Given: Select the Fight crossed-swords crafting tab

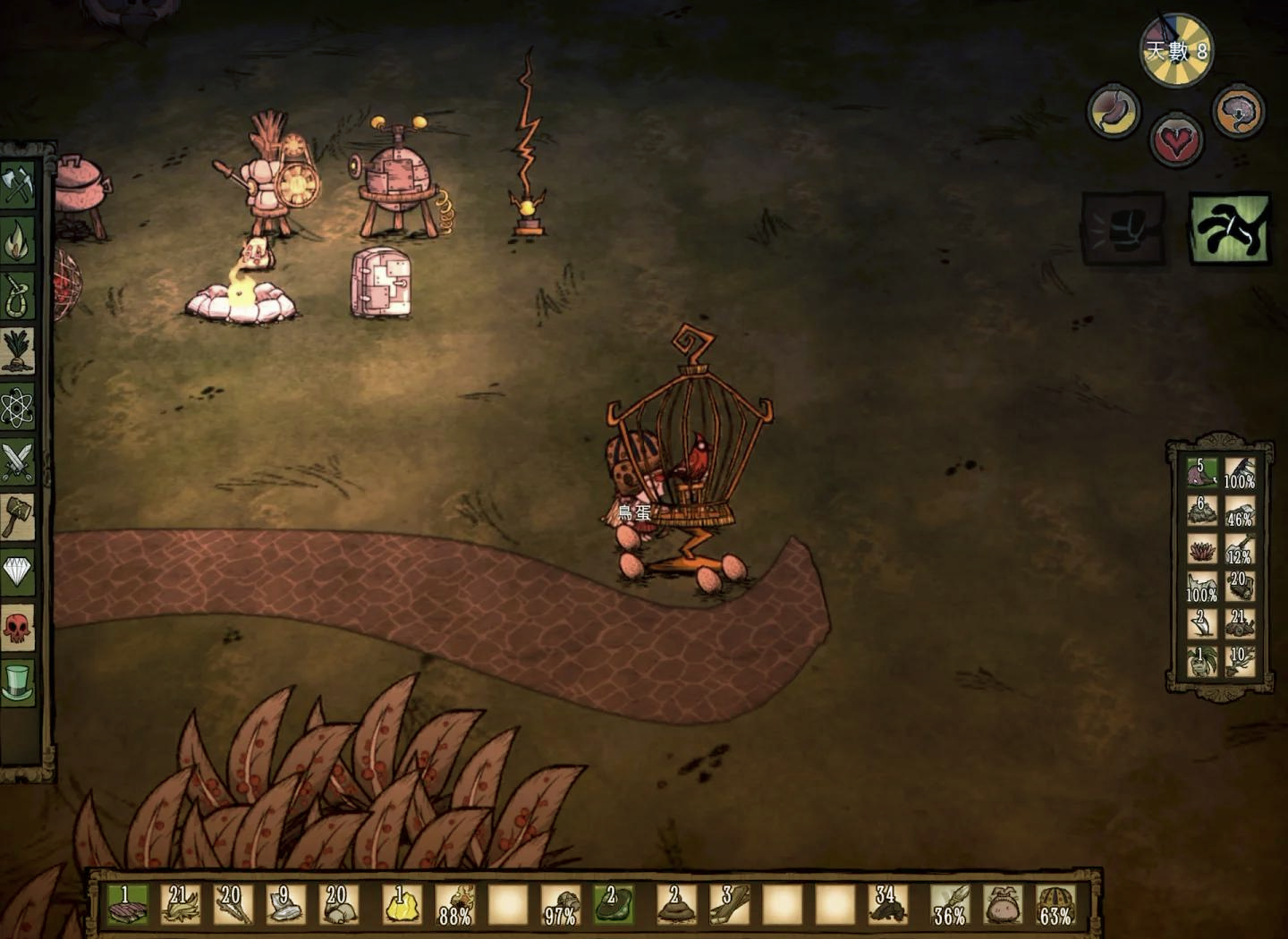Looking at the screenshot, I should [x=18, y=462].
